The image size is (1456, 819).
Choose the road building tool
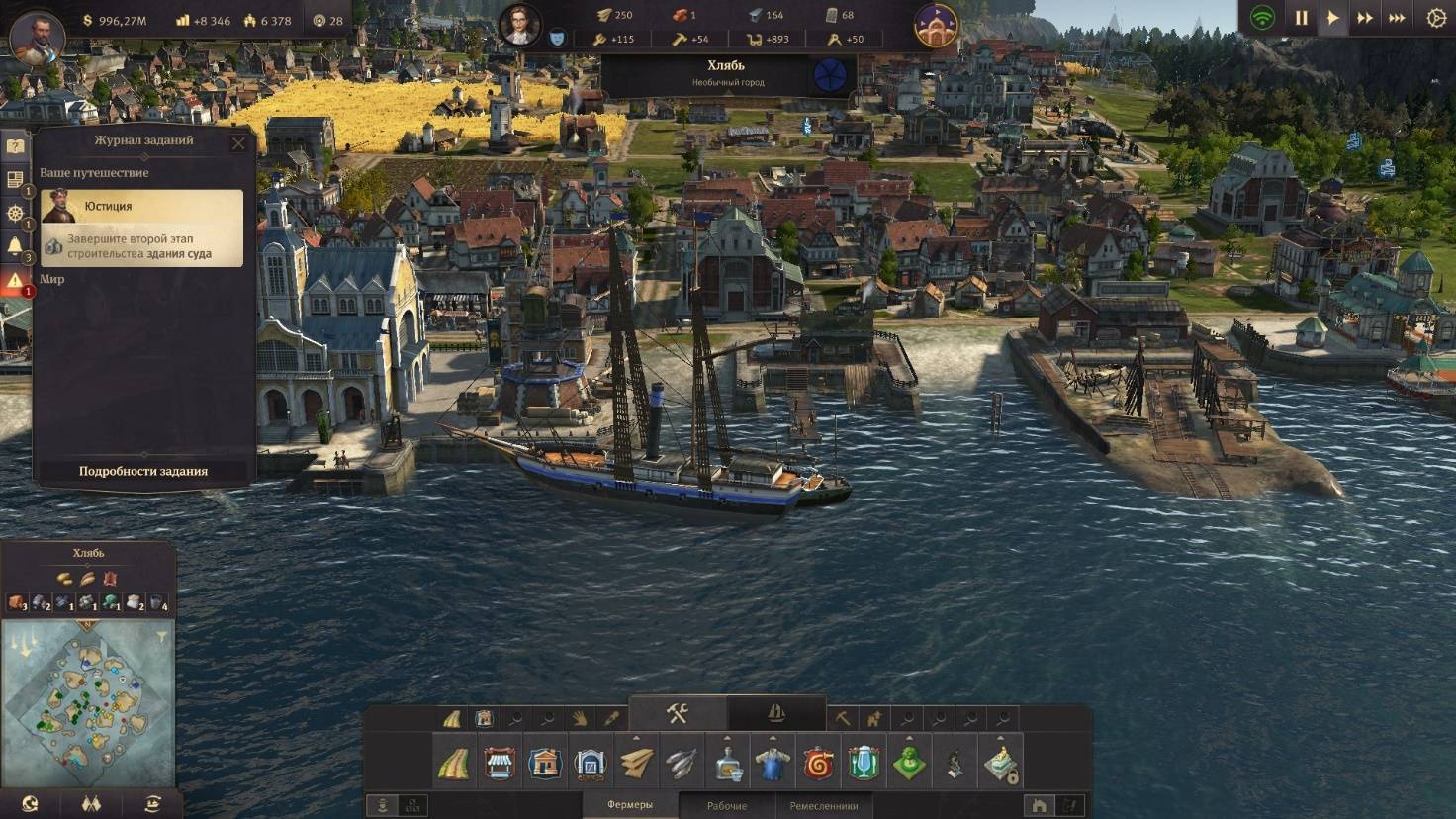453,763
